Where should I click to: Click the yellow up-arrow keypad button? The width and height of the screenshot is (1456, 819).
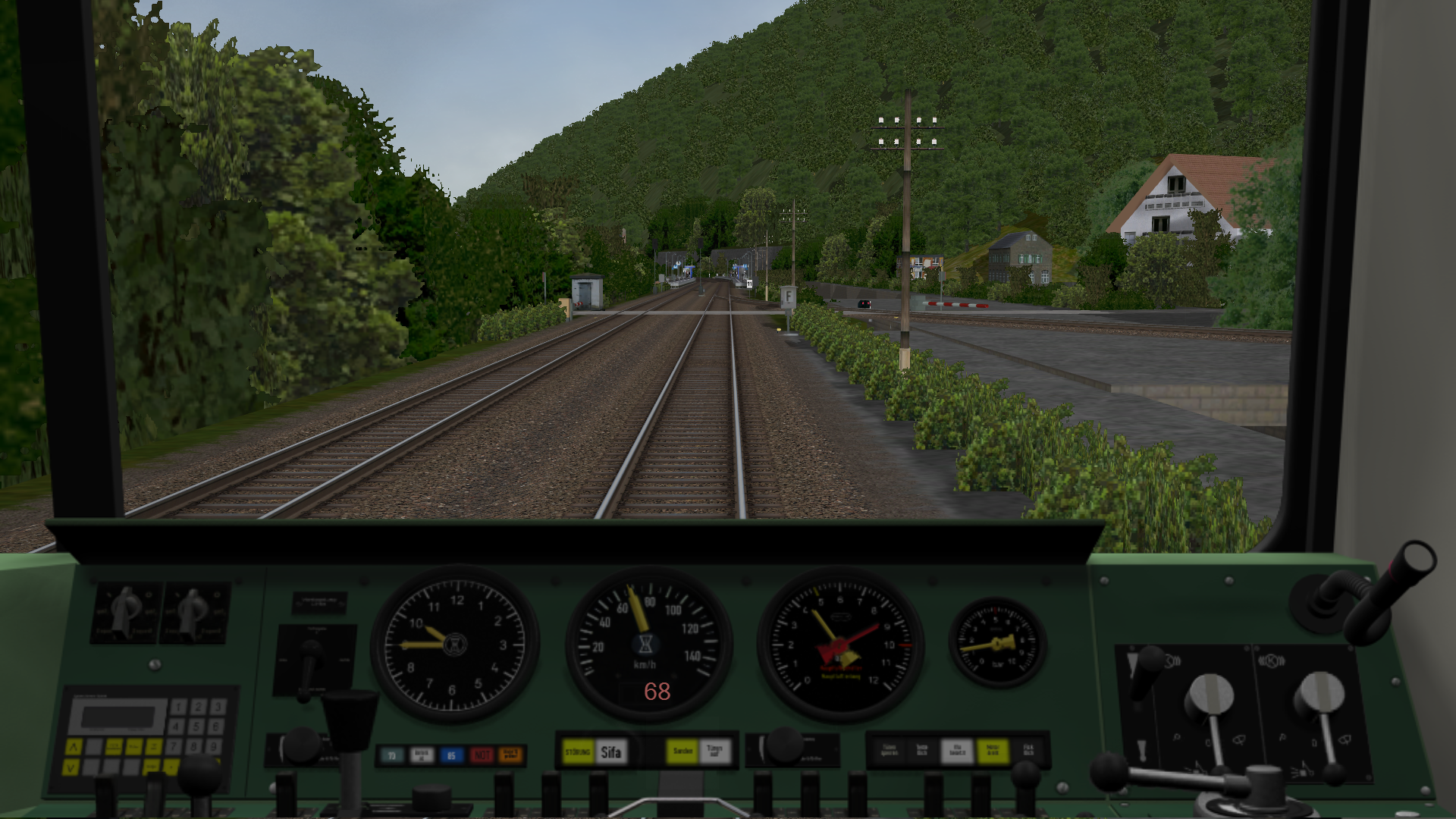pos(74,748)
